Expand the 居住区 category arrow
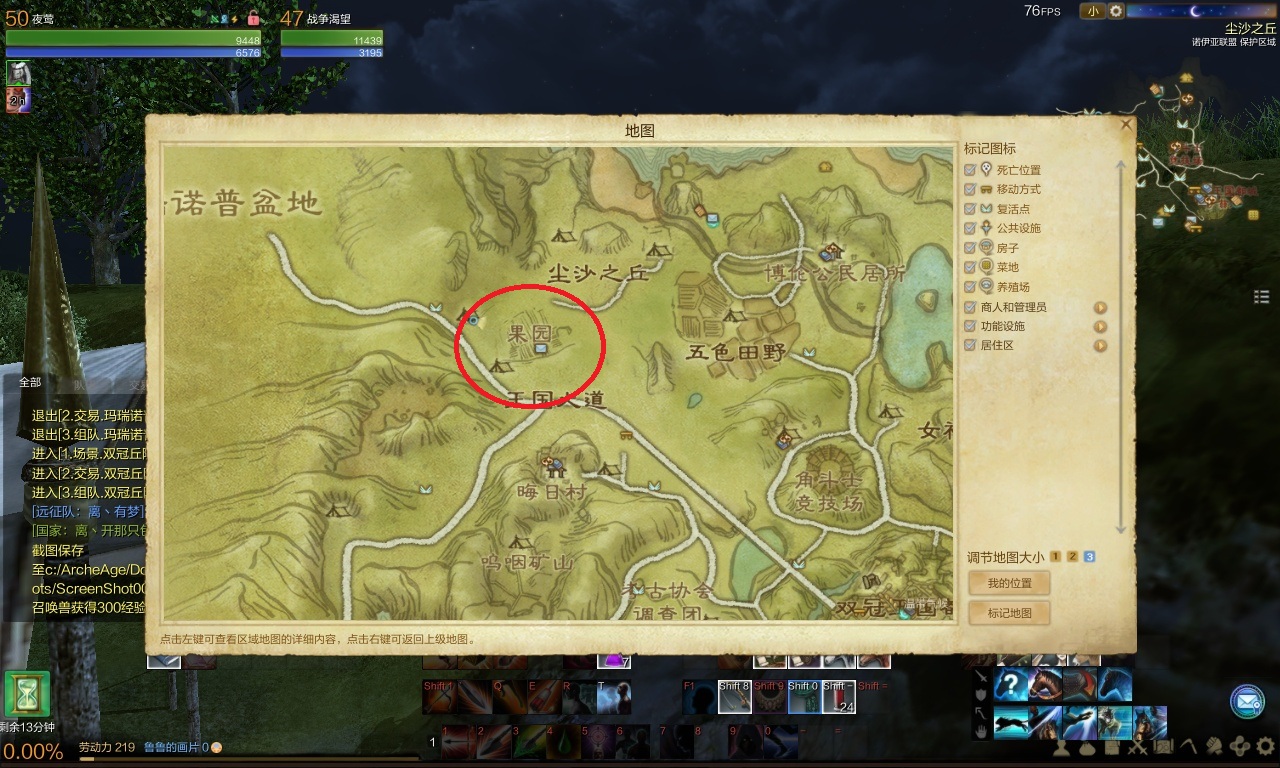 pyautogui.click(x=1100, y=346)
